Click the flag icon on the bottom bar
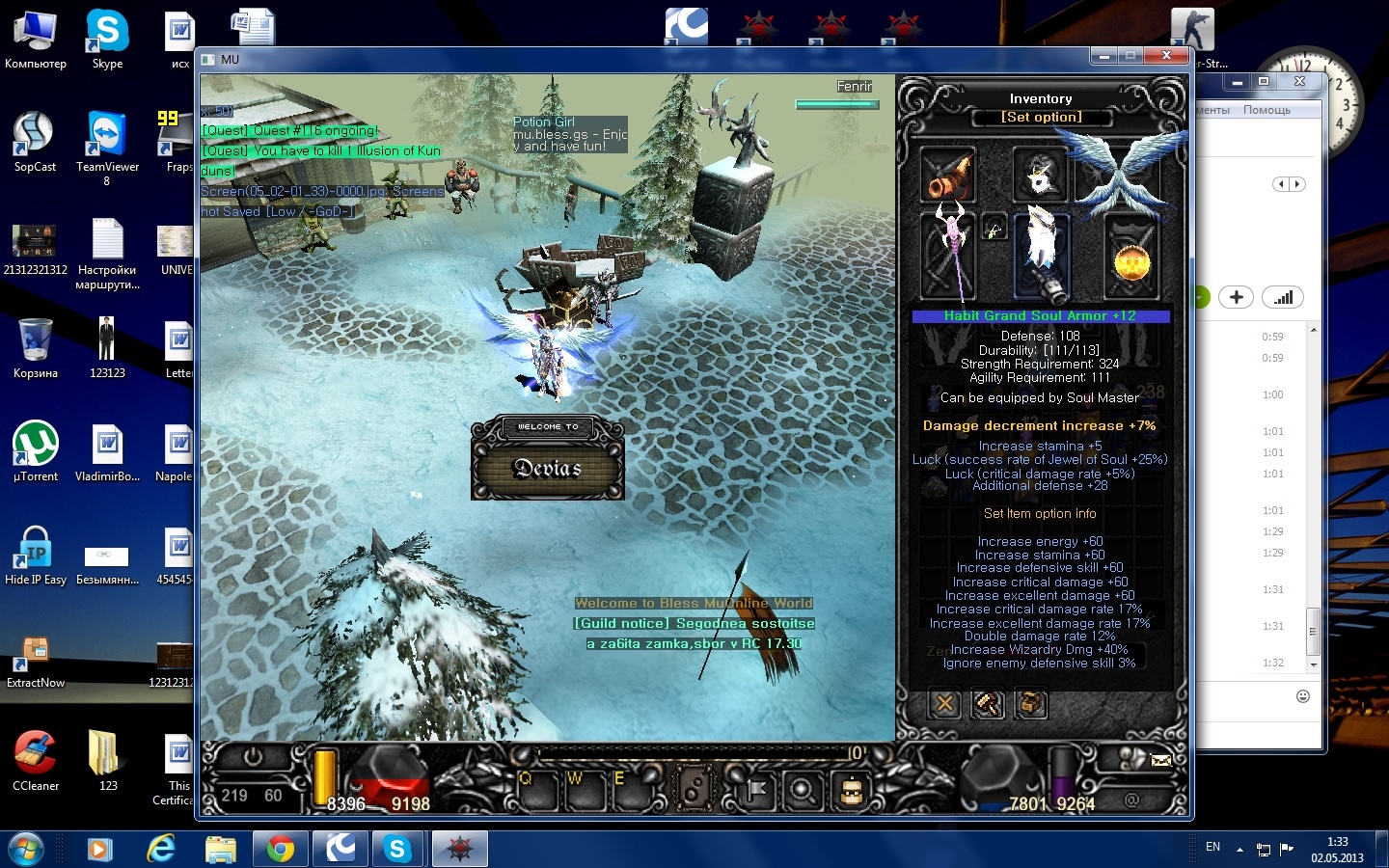This screenshot has width=1389, height=868. (757, 791)
